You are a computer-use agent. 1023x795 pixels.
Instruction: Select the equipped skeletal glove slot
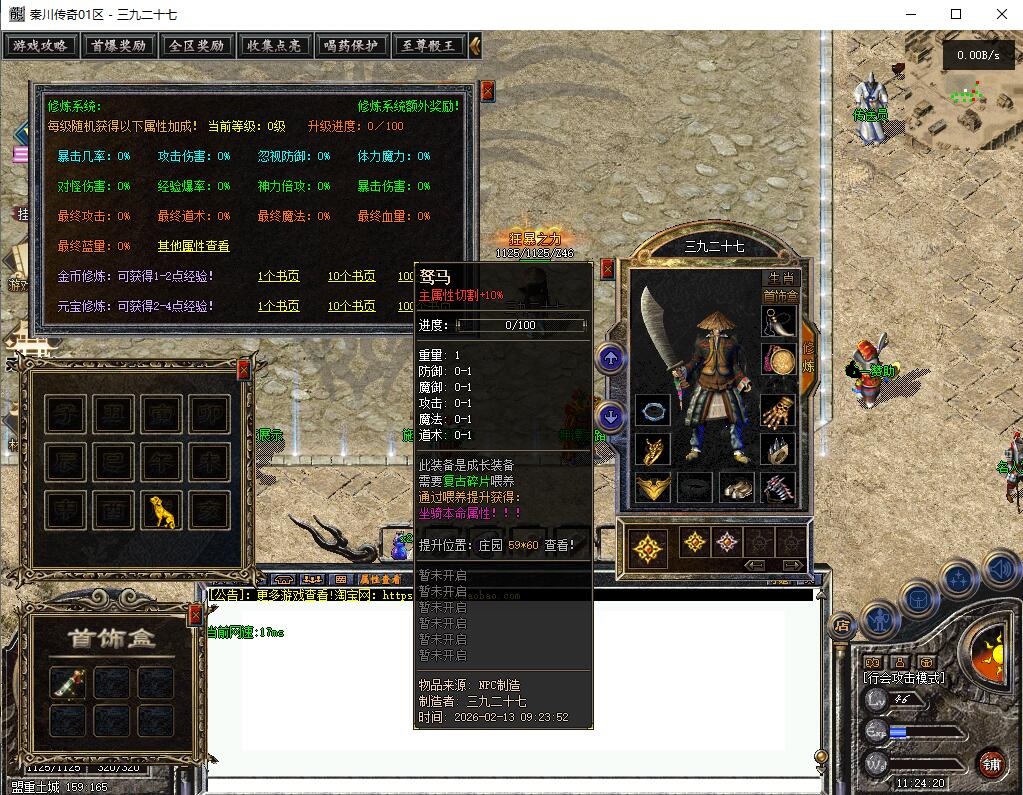tap(780, 410)
